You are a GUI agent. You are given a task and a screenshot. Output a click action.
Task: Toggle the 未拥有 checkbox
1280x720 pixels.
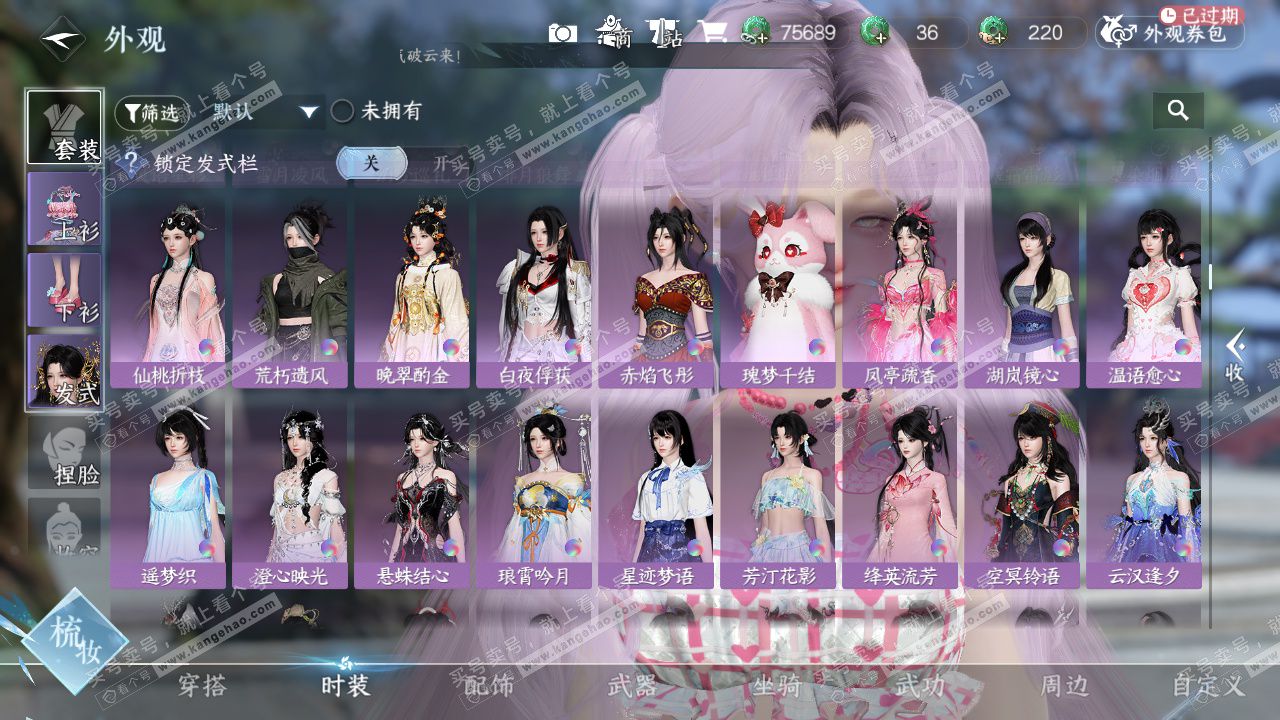(343, 111)
